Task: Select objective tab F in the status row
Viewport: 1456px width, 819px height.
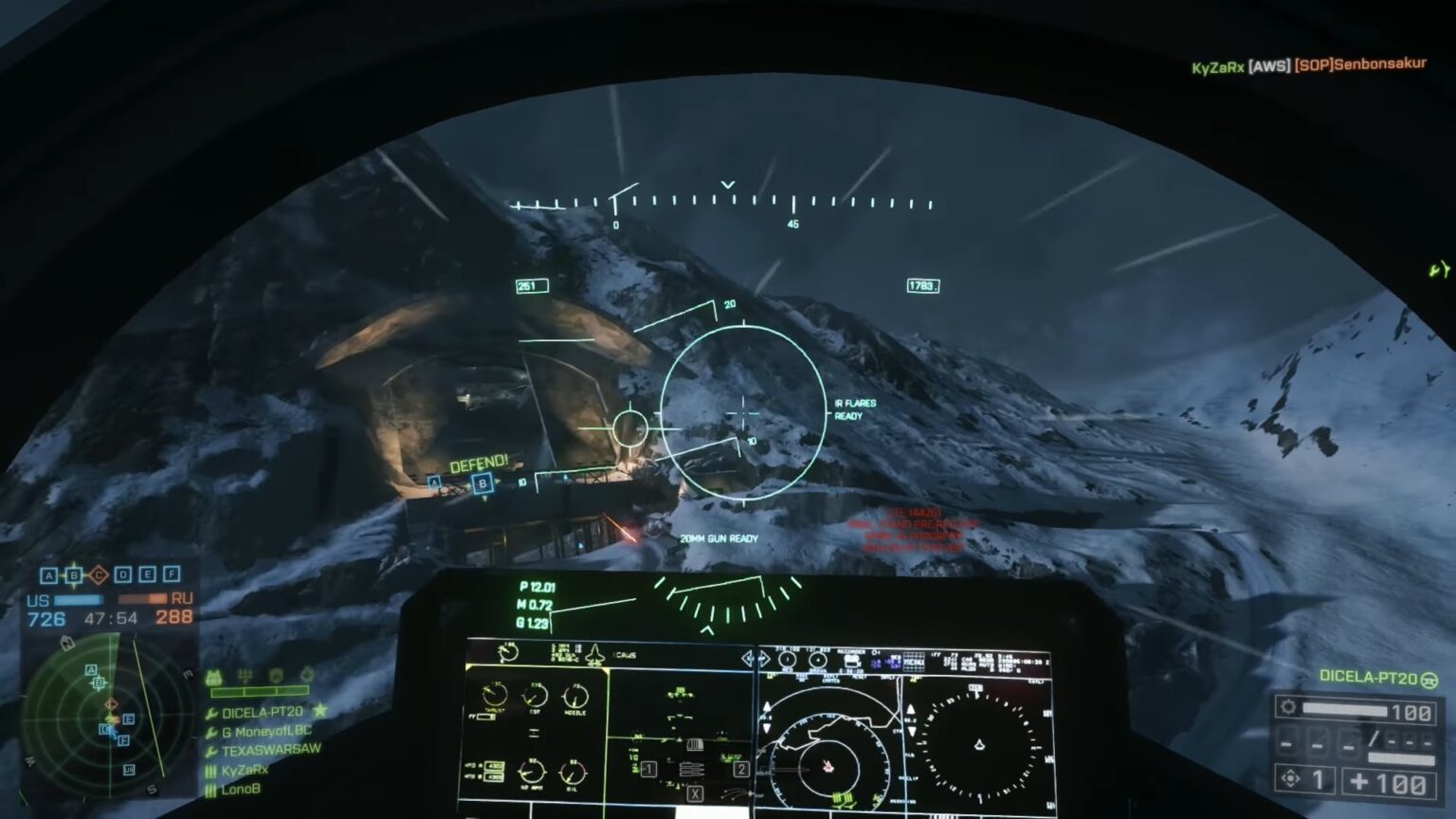Action: point(172,573)
